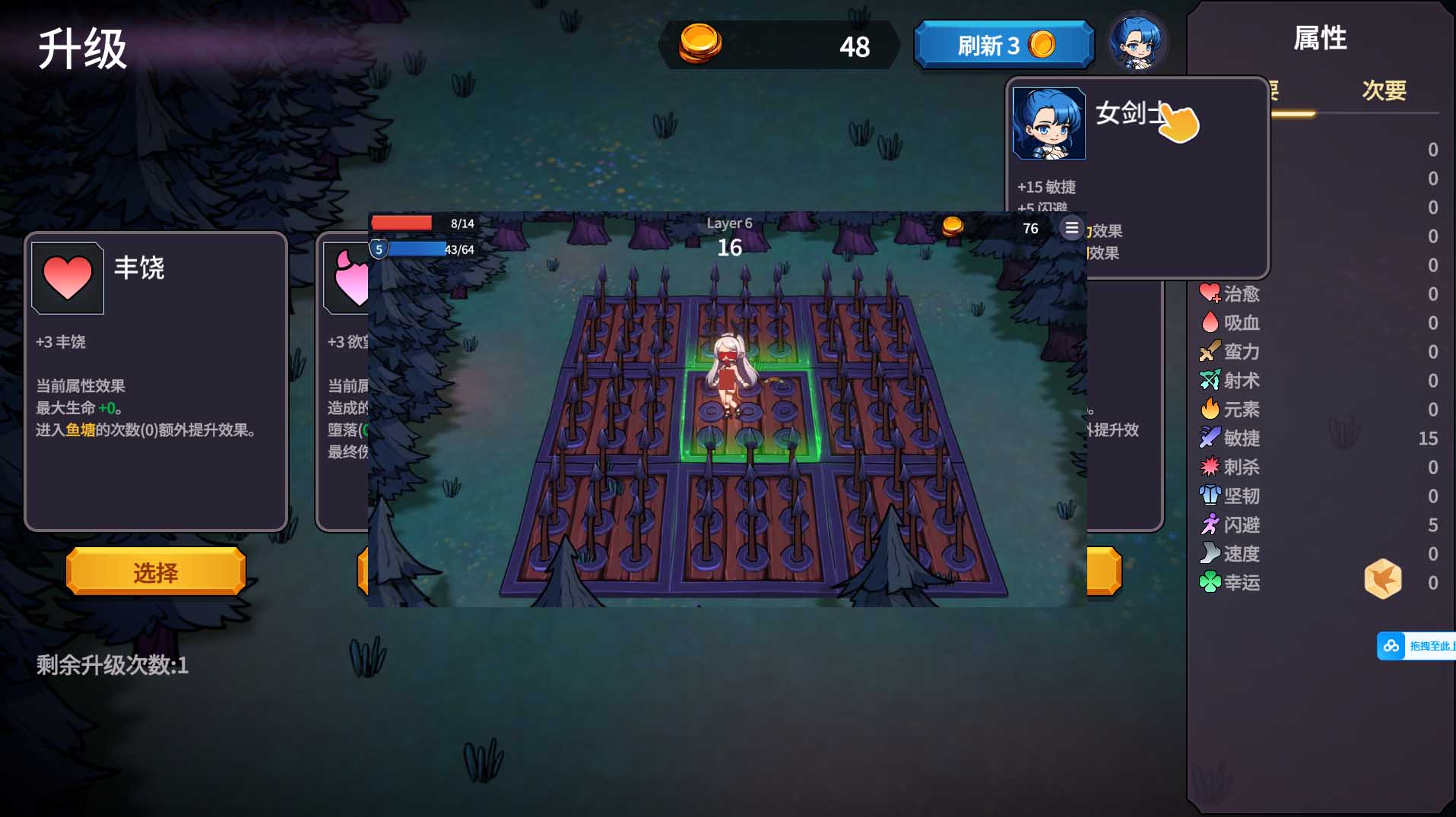Choose the 丰饶 upgrade with 选择 button
Viewport: 1456px width, 817px height.
(156, 572)
